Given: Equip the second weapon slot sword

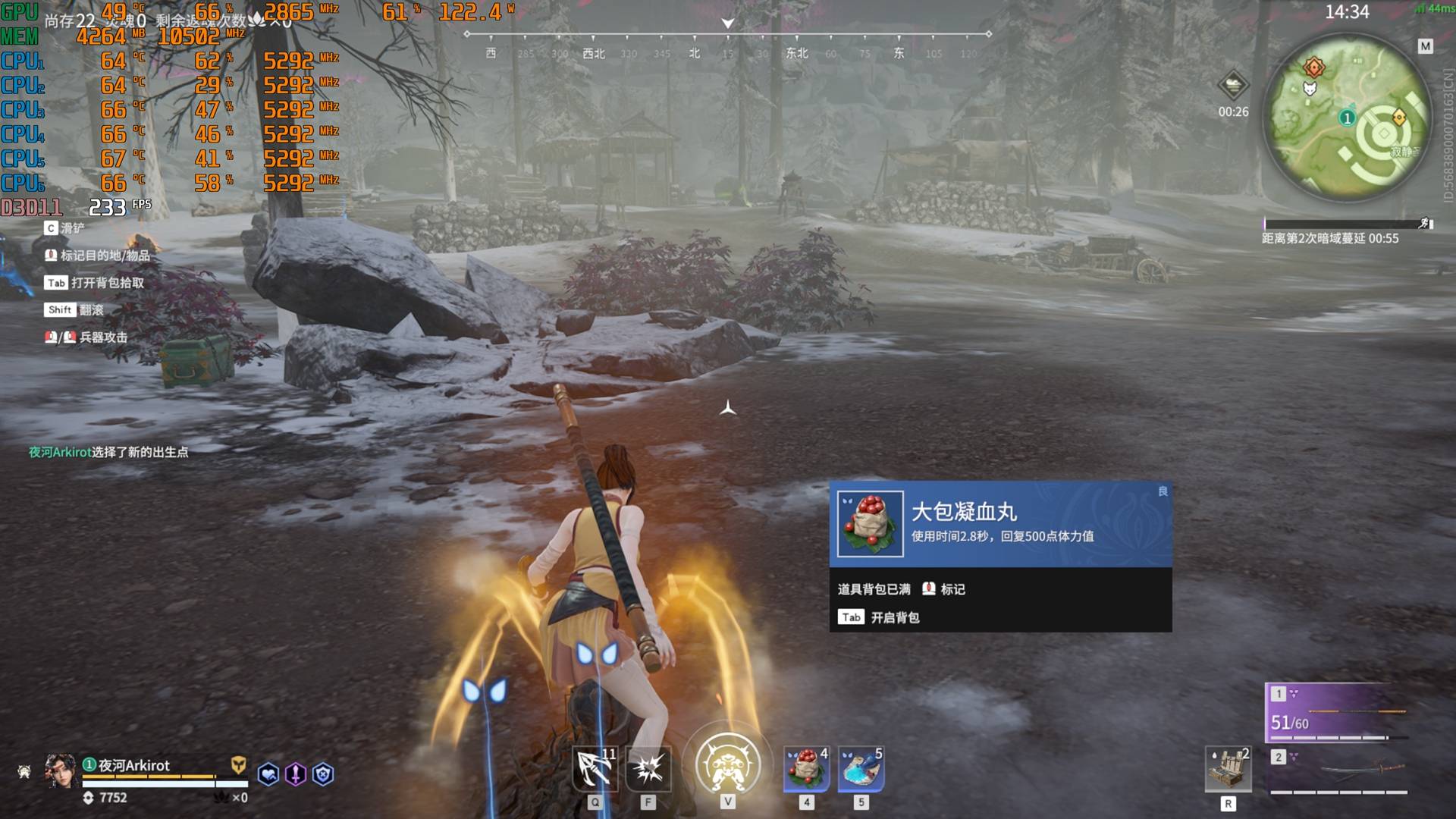Looking at the screenshot, I should 1339,771.
